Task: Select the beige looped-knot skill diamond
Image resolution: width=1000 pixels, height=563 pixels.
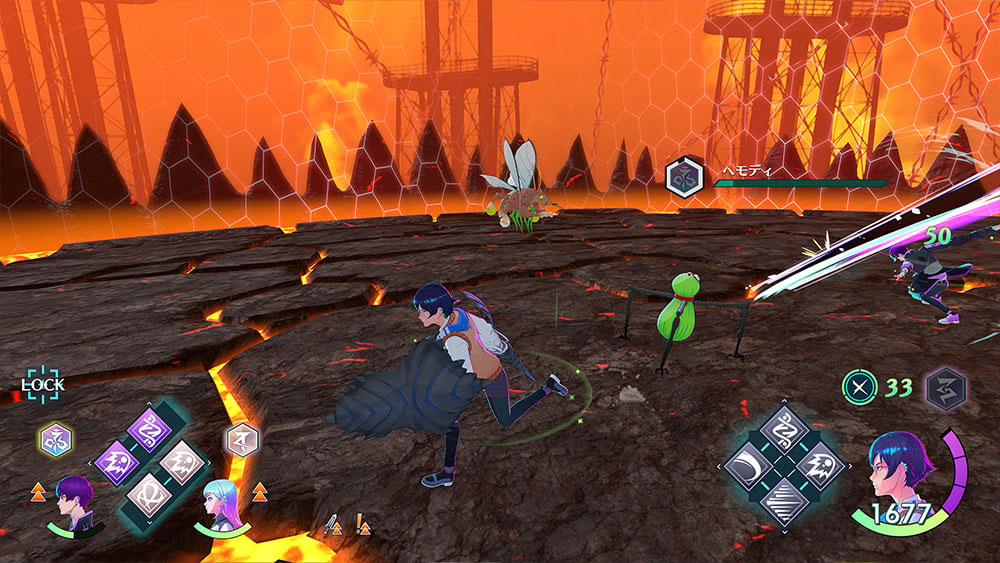Action: [150, 495]
